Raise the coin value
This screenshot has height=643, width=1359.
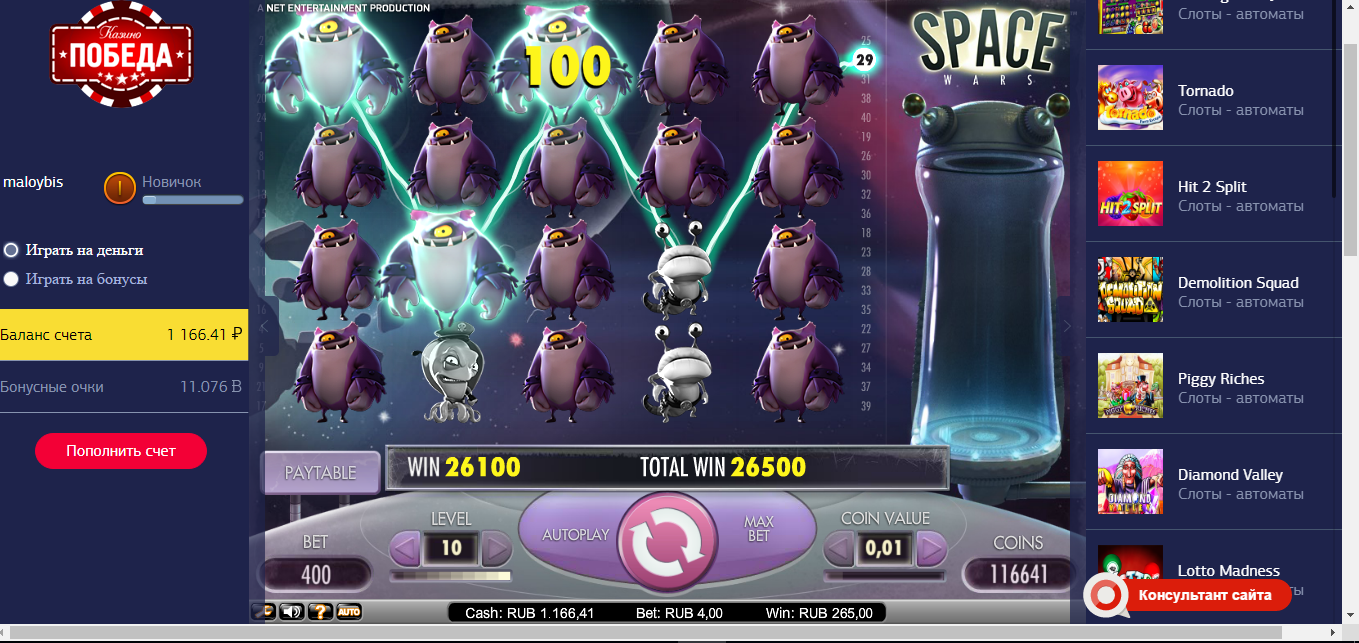(x=931, y=548)
